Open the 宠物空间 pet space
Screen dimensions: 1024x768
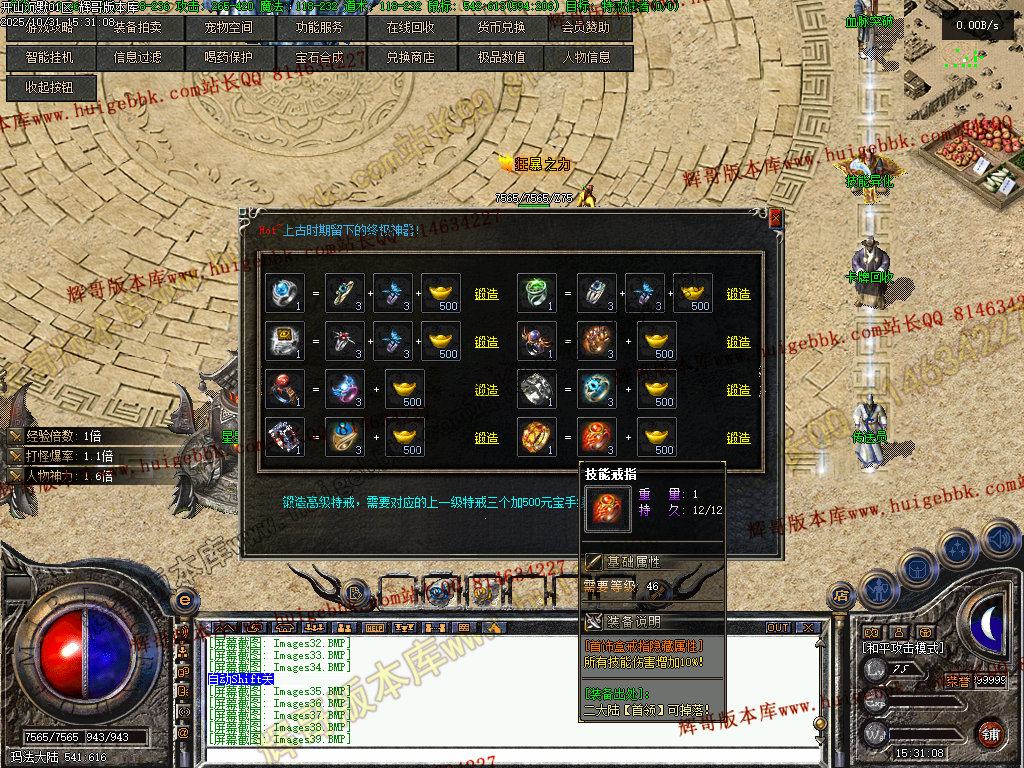[229, 28]
